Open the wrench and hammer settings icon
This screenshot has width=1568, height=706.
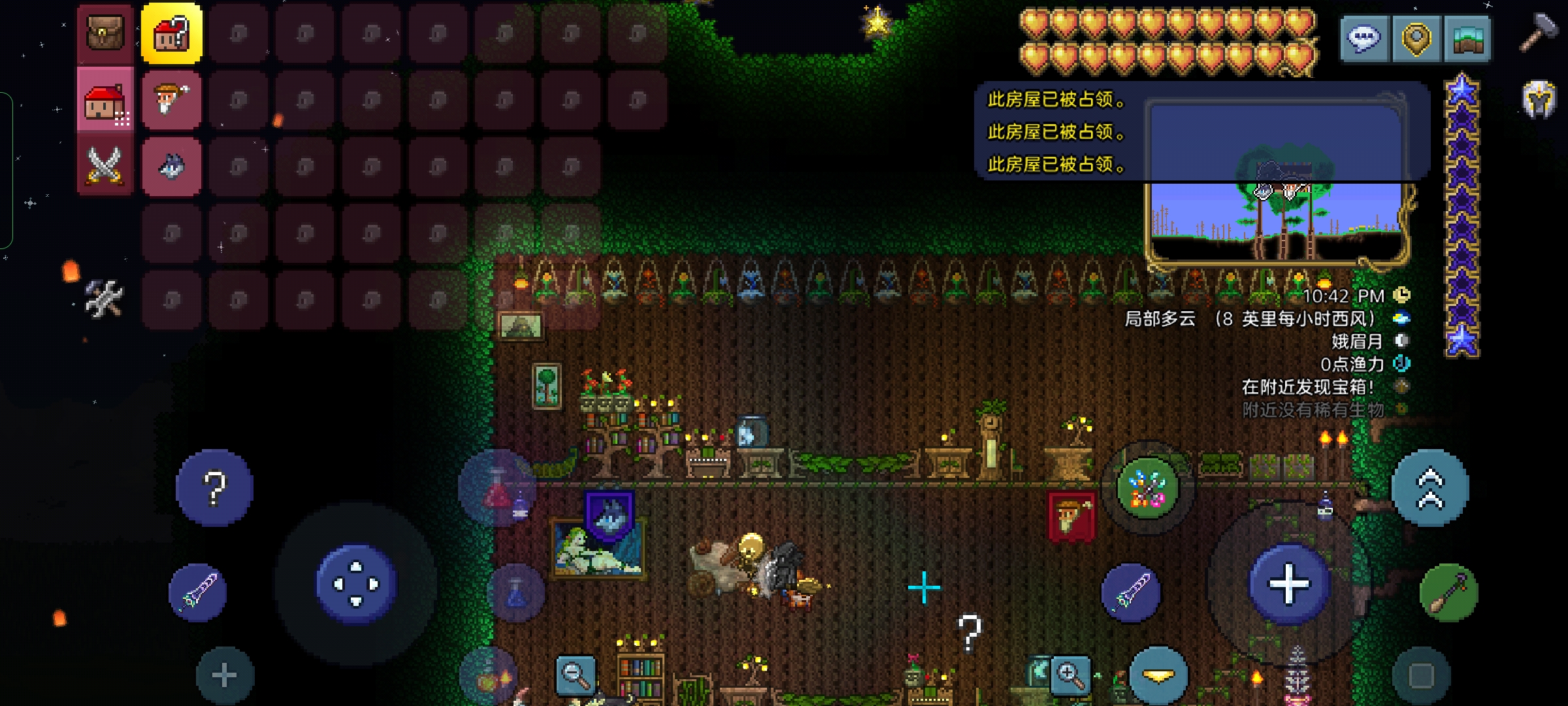[105, 299]
